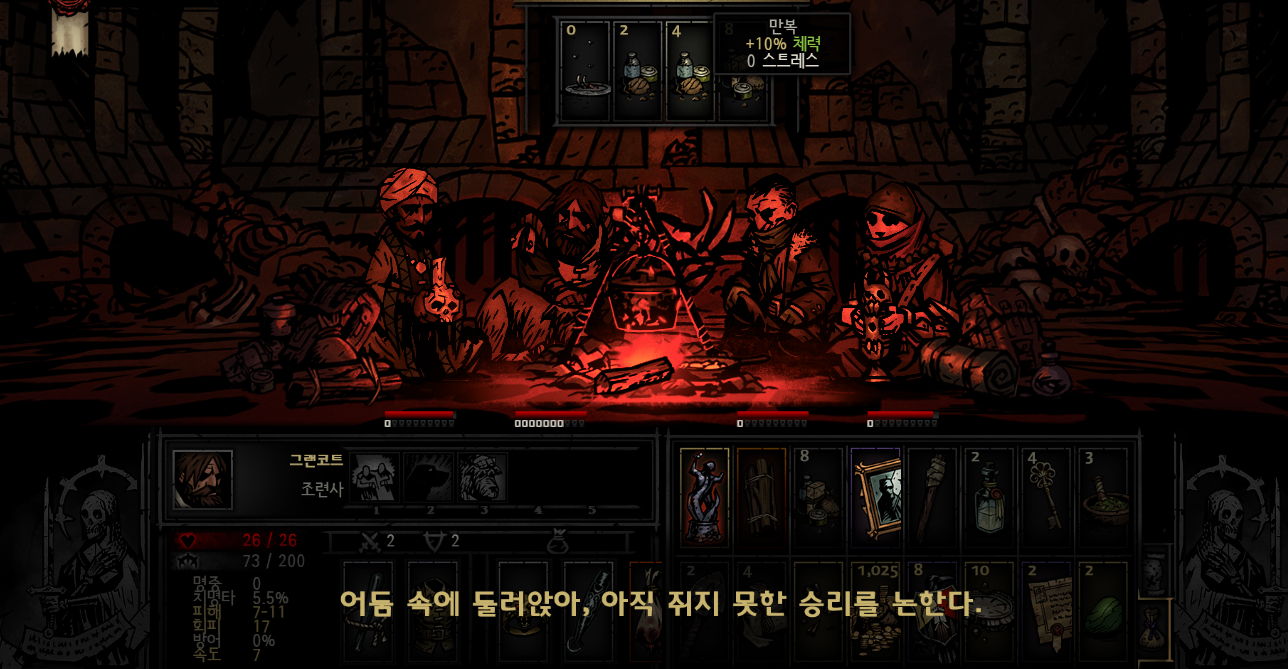1288x669 pixels.
Task: Select the 2-food meal option
Action: click(x=637, y=72)
